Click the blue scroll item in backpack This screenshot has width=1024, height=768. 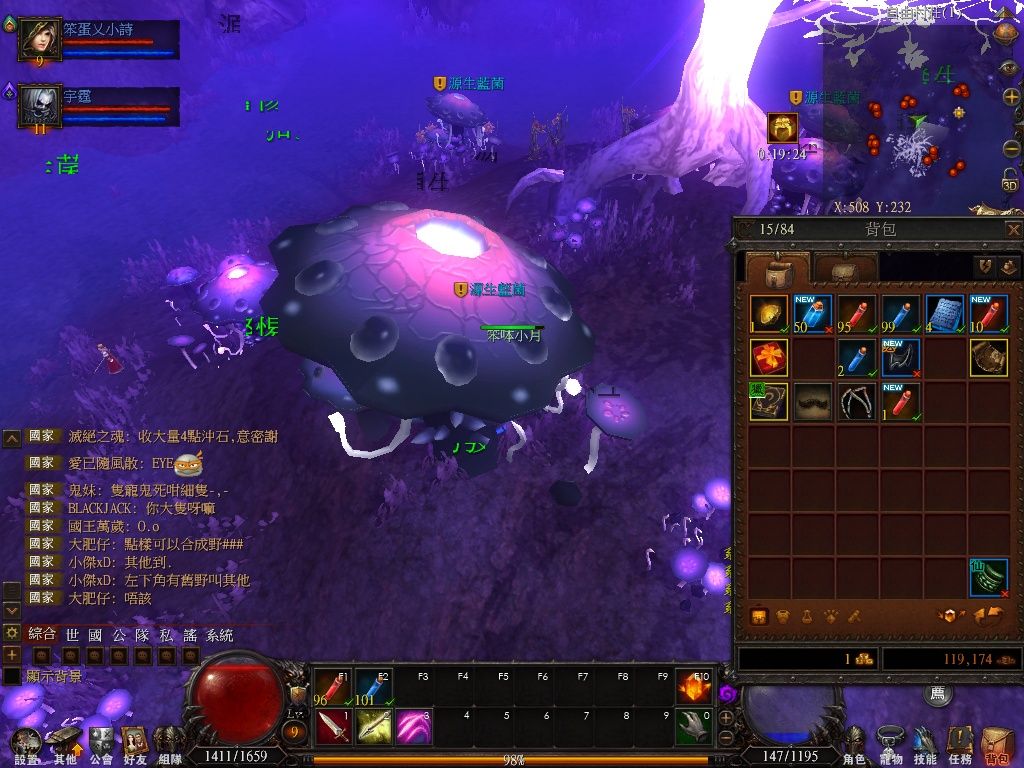945,313
